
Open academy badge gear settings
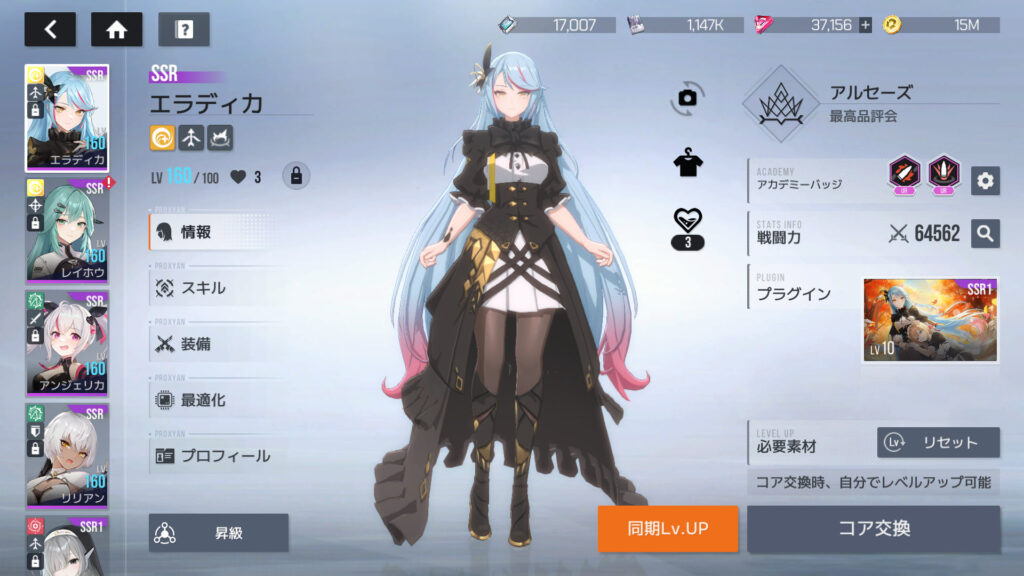coord(985,180)
